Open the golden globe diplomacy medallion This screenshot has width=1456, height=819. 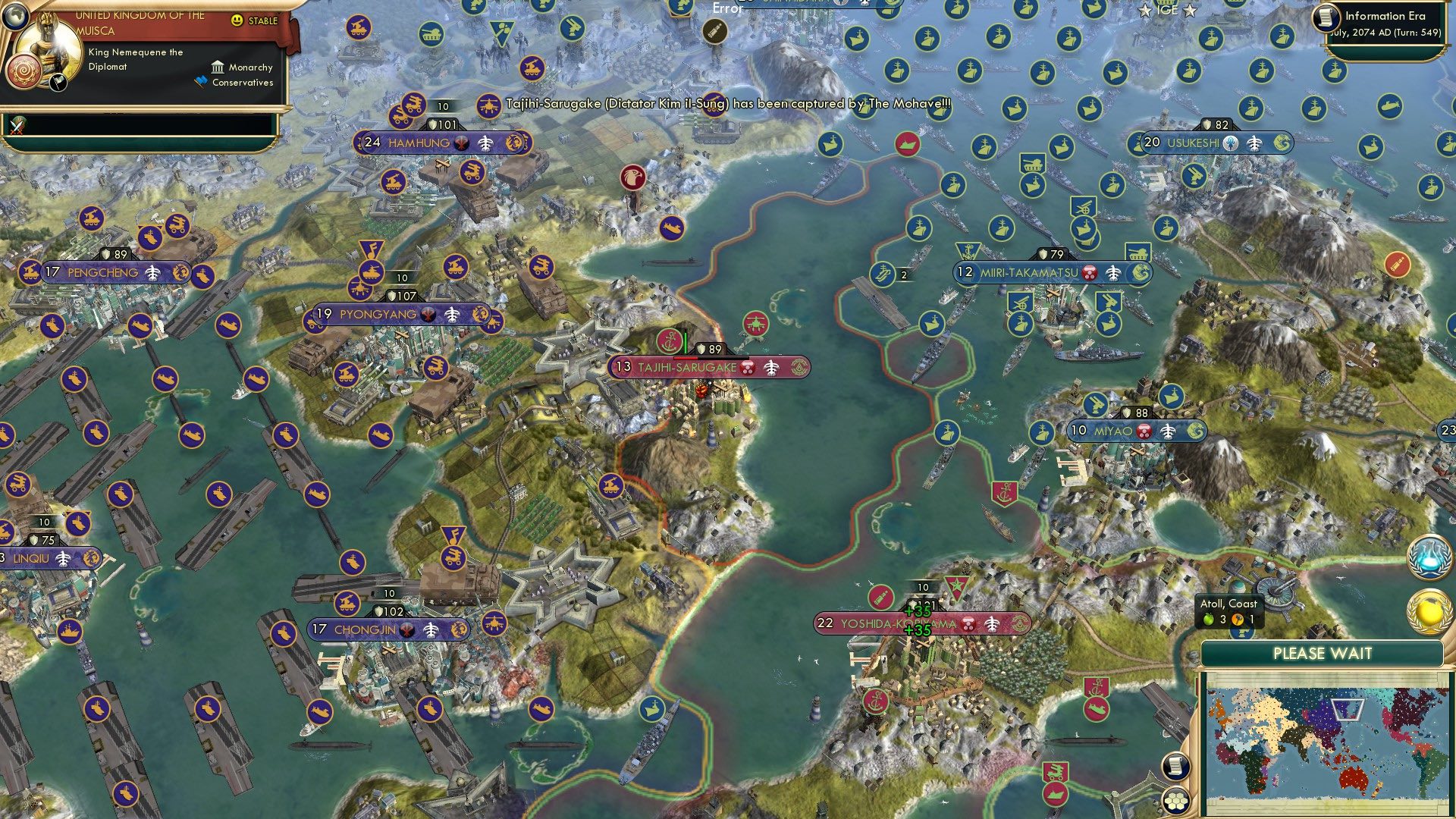coord(1429,609)
